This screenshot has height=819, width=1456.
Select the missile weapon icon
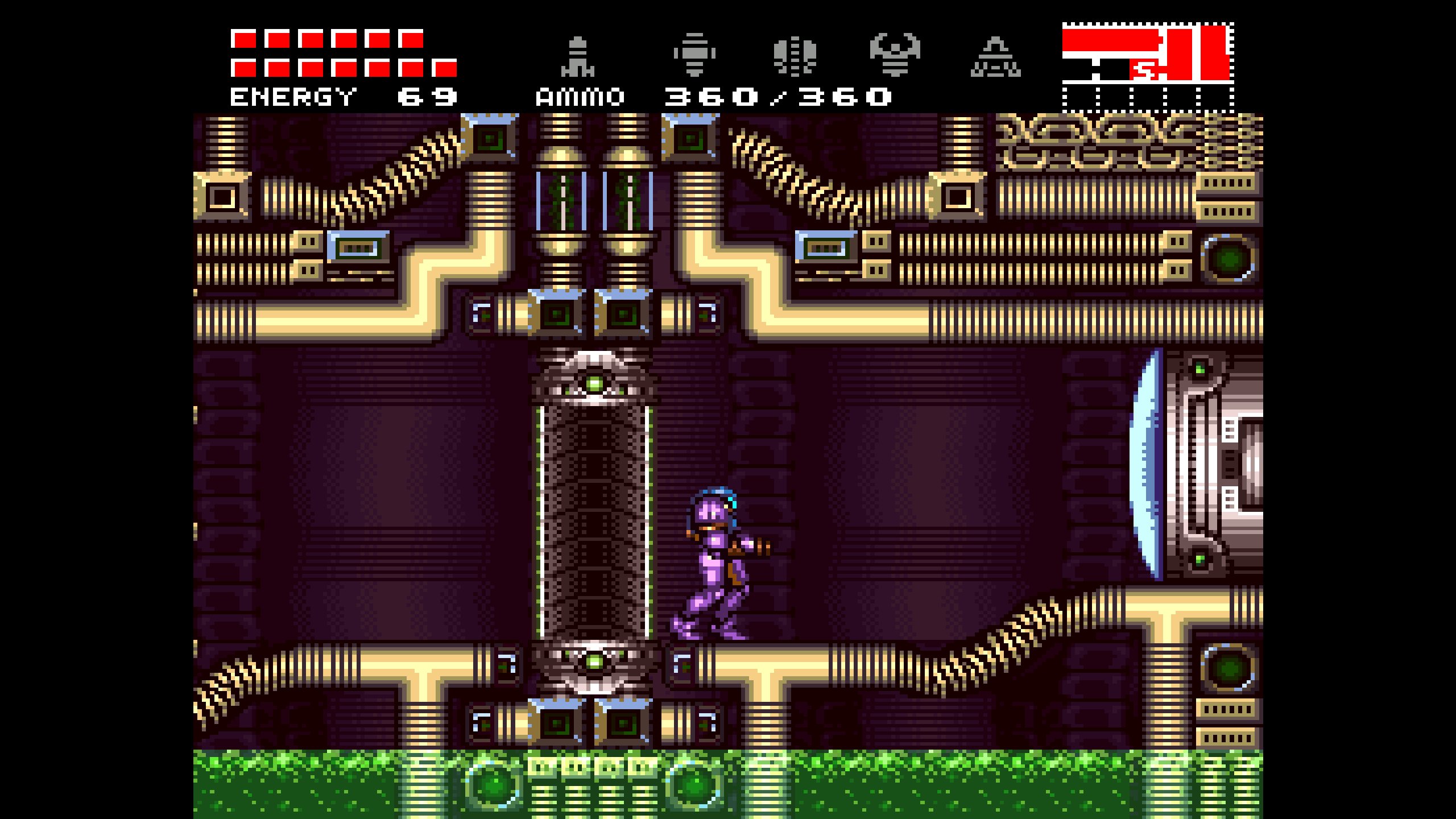(578, 57)
